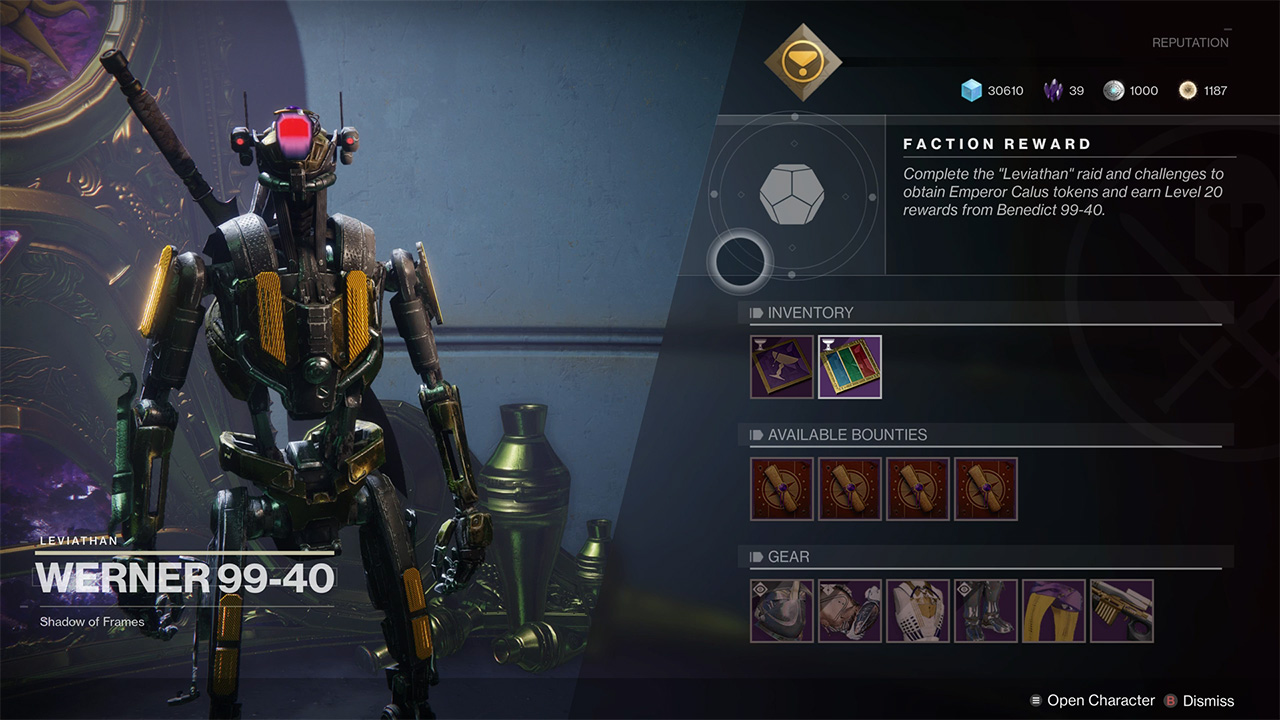The height and width of the screenshot is (720, 1280).
Task: Select the chalice emblem inventory item
Action: pyautogui.click(x=782, y=367)
